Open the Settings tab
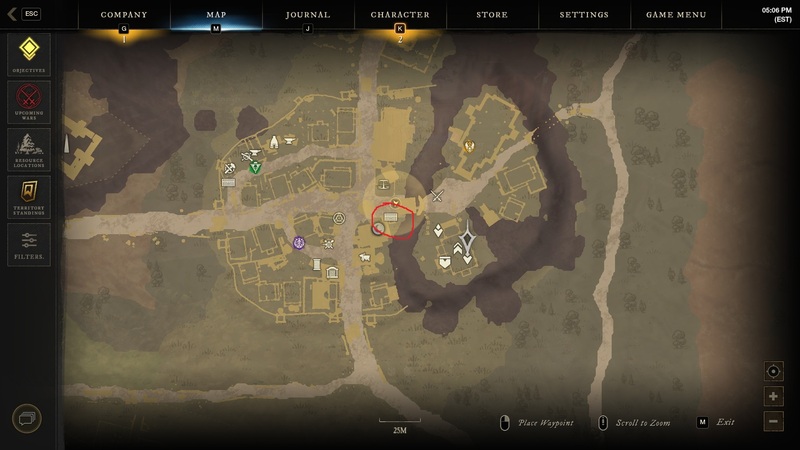Viewport: 800px width, 450px height. coord(584,15)
